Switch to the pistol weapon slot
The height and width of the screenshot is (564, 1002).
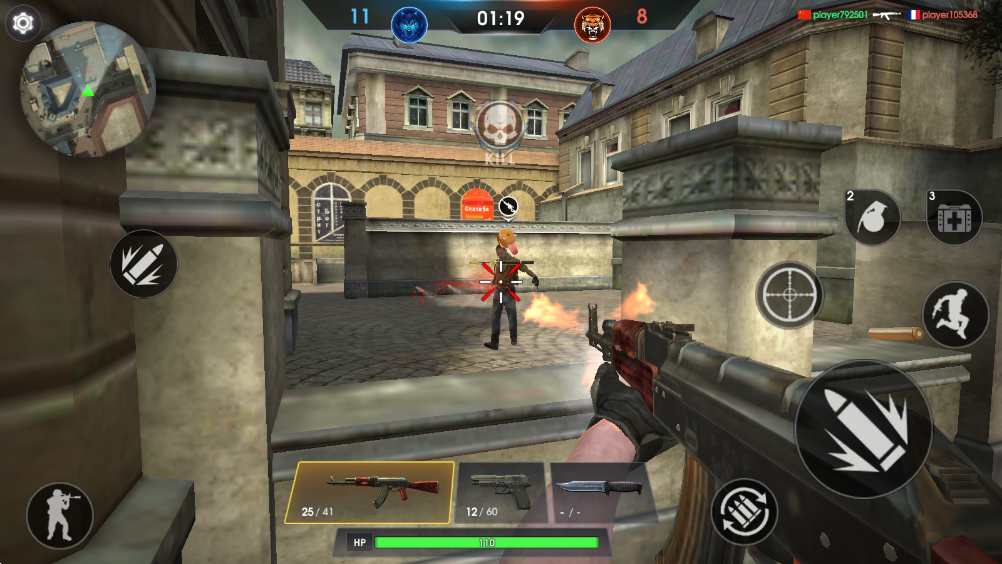501,492
